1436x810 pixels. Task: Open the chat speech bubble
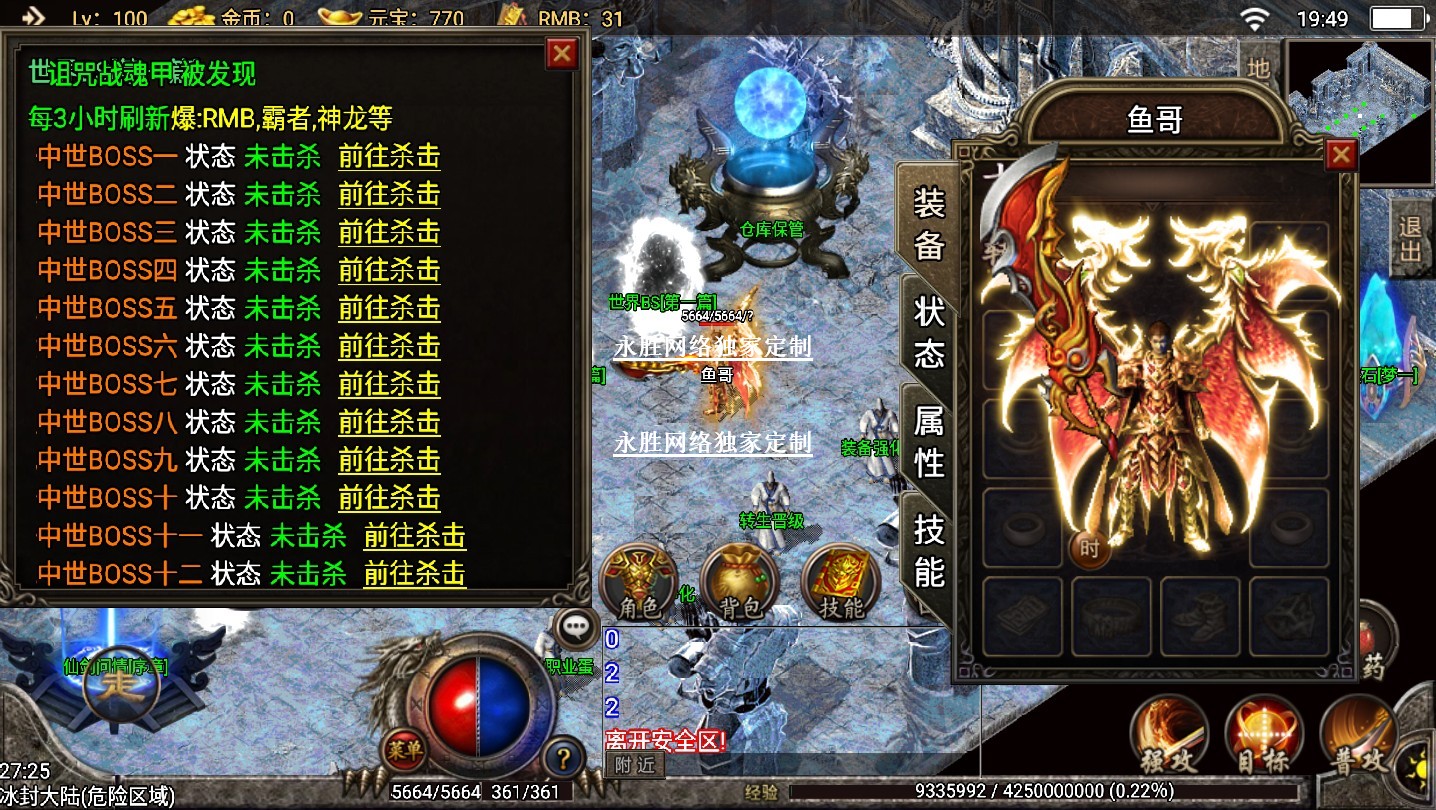[x=575, y=627]
